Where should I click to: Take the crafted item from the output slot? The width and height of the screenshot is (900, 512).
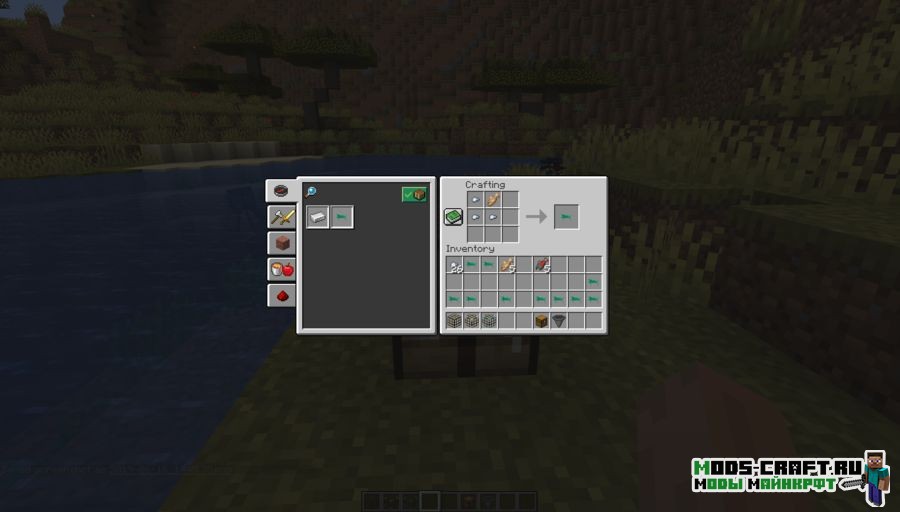click(566, 216)
